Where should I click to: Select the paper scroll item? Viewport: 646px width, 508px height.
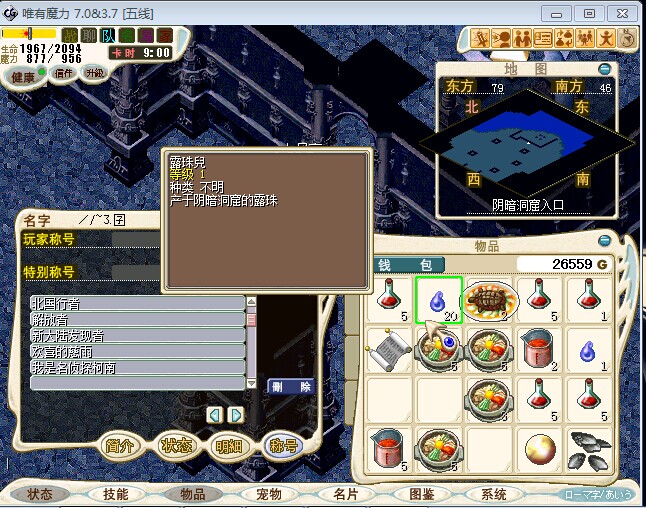[388, 350]
